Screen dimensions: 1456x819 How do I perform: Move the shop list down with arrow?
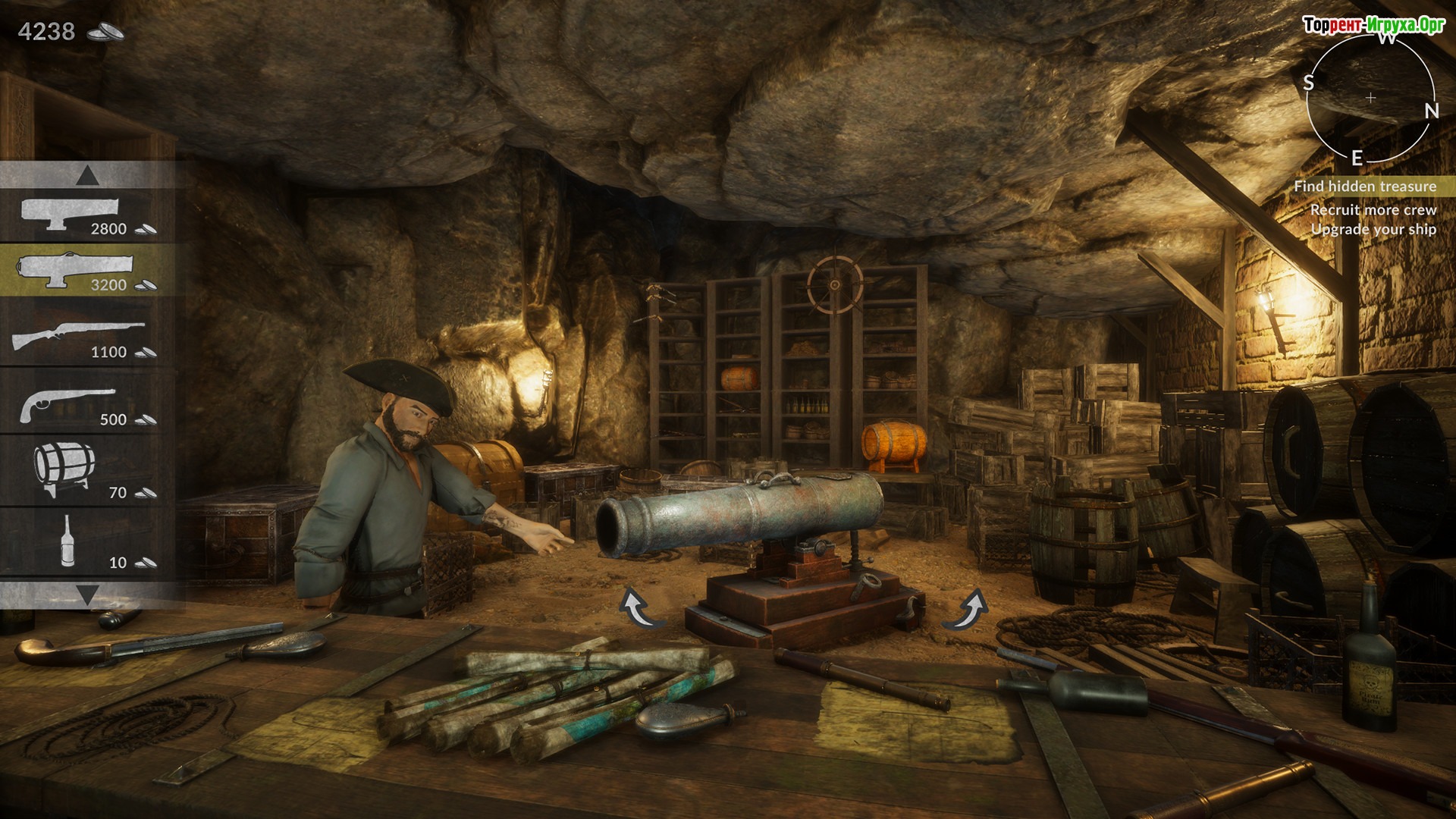[x=88, y=594]
